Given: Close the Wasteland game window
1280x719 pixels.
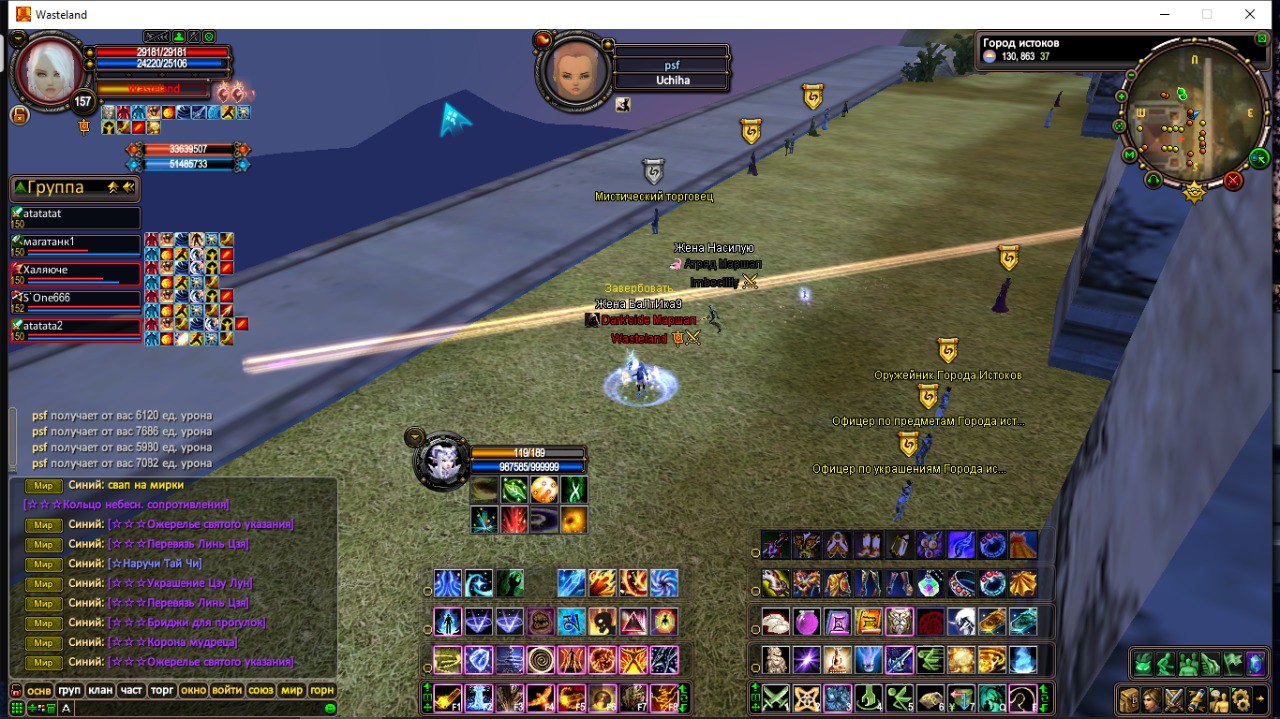Looking at the screenshot, I should point(1250,14).
